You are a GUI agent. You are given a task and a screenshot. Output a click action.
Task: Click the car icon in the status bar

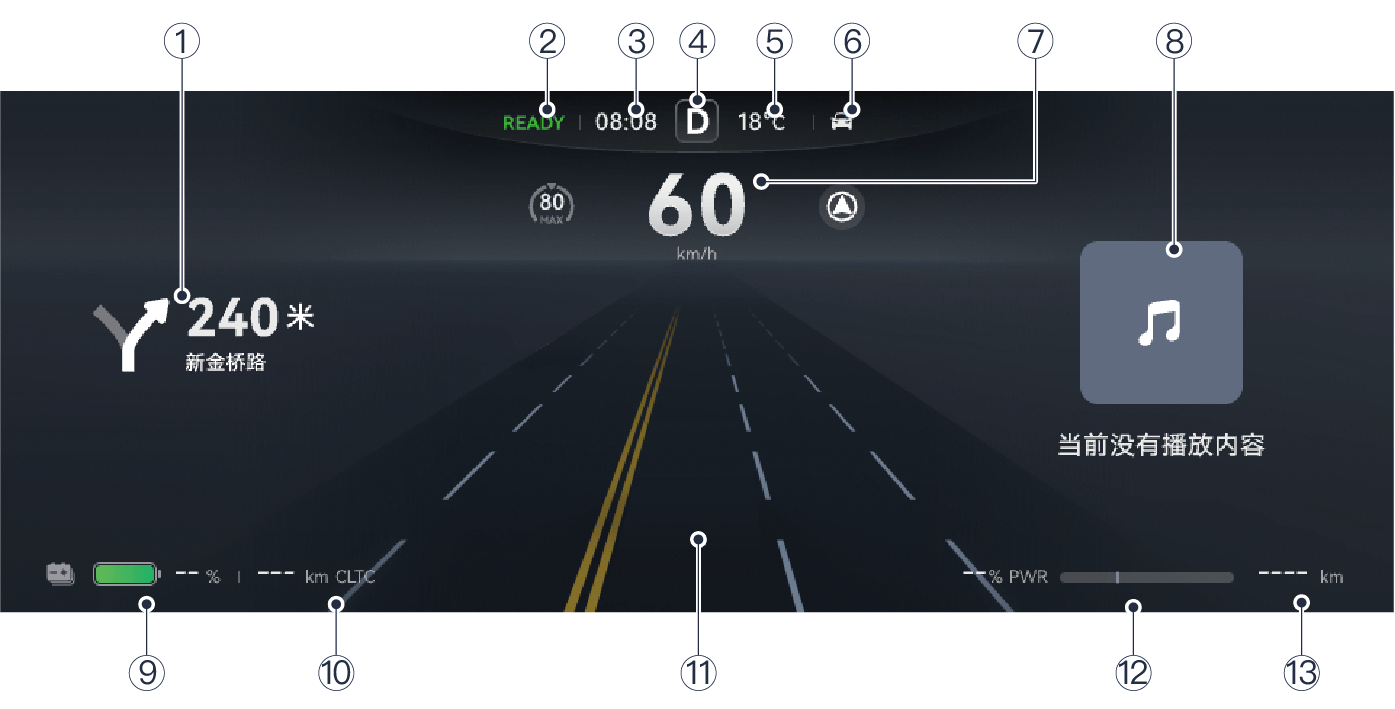(843, 123)
